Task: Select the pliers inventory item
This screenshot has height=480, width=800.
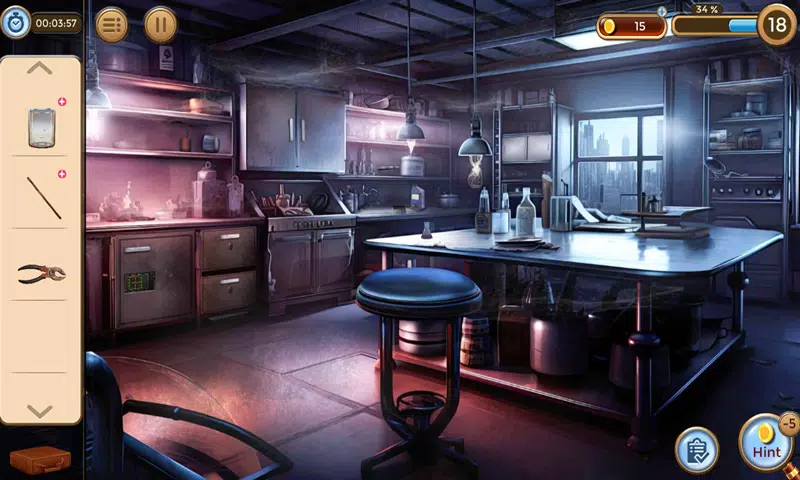Action: [41, 272]
